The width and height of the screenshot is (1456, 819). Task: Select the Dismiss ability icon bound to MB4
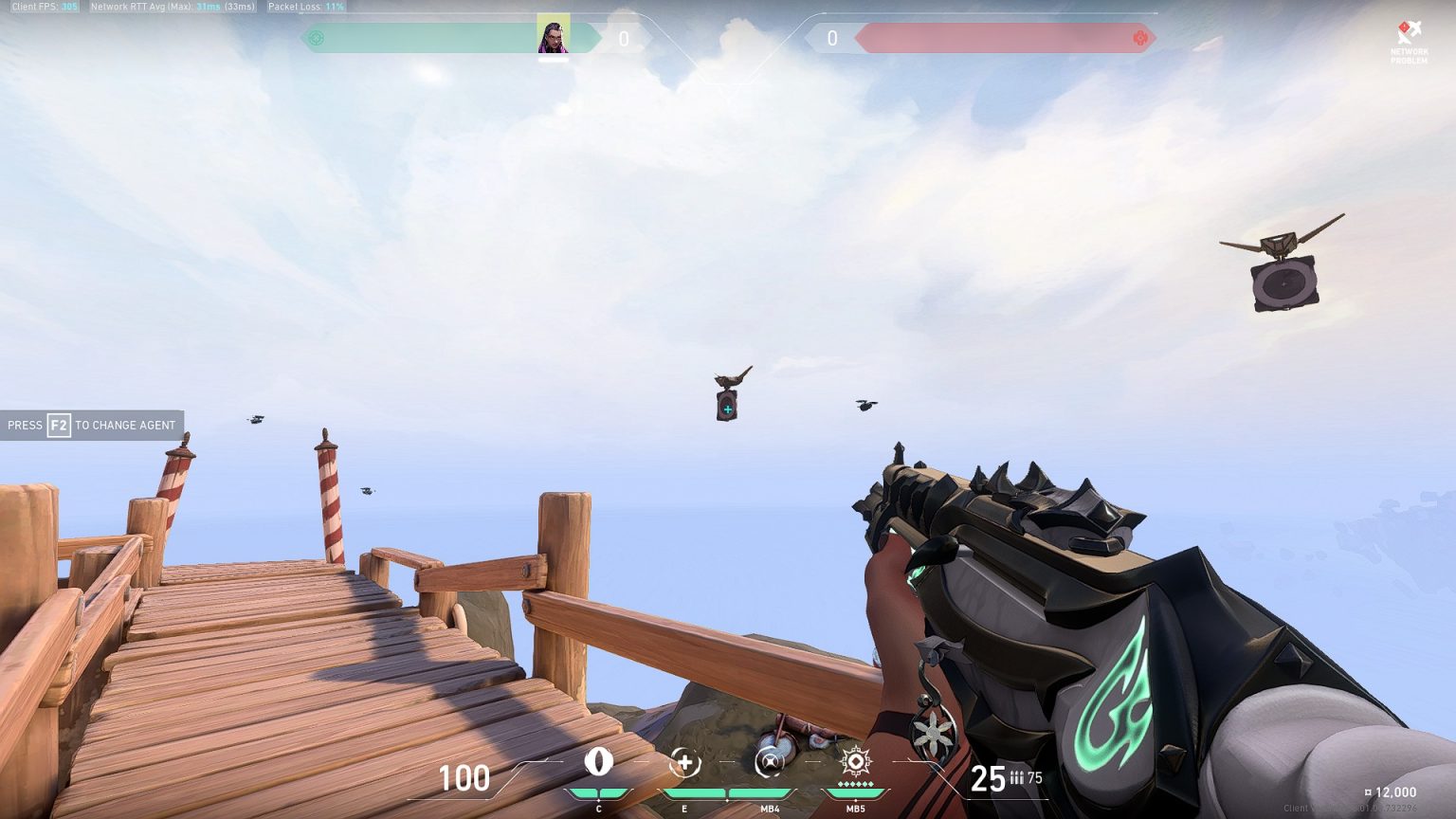(769, 762)
